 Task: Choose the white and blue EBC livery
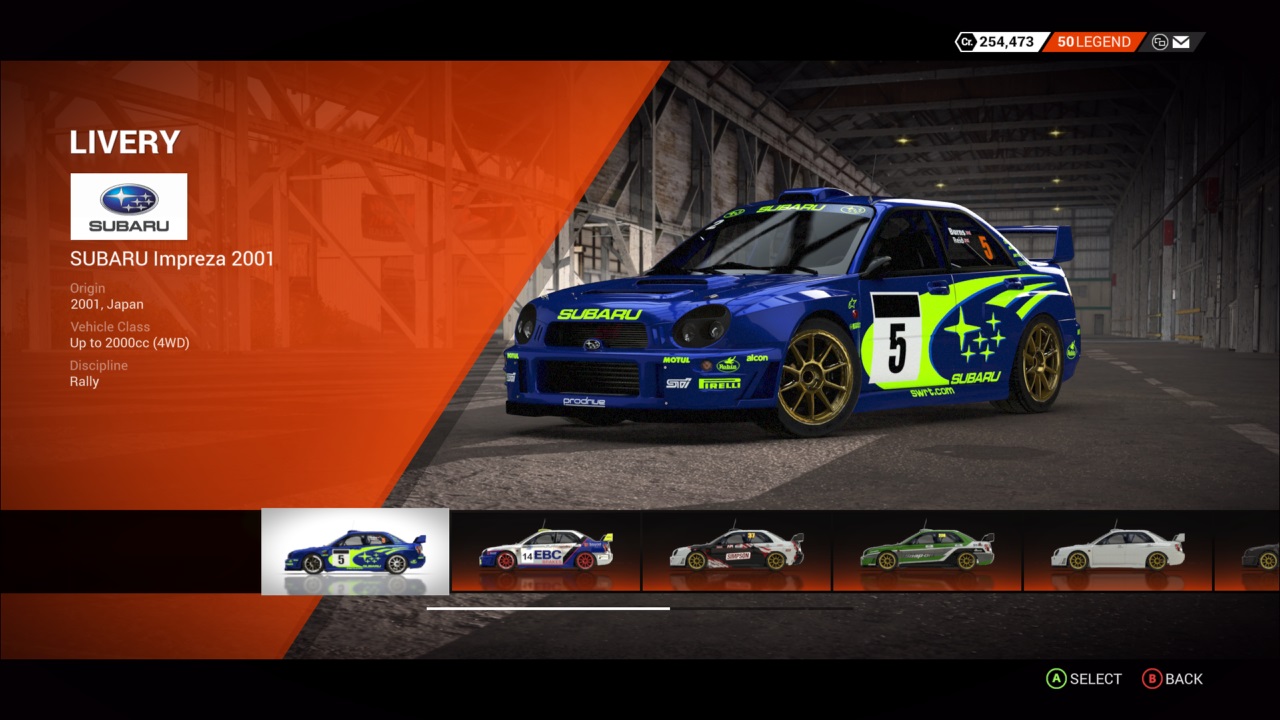tap(545, 552)
